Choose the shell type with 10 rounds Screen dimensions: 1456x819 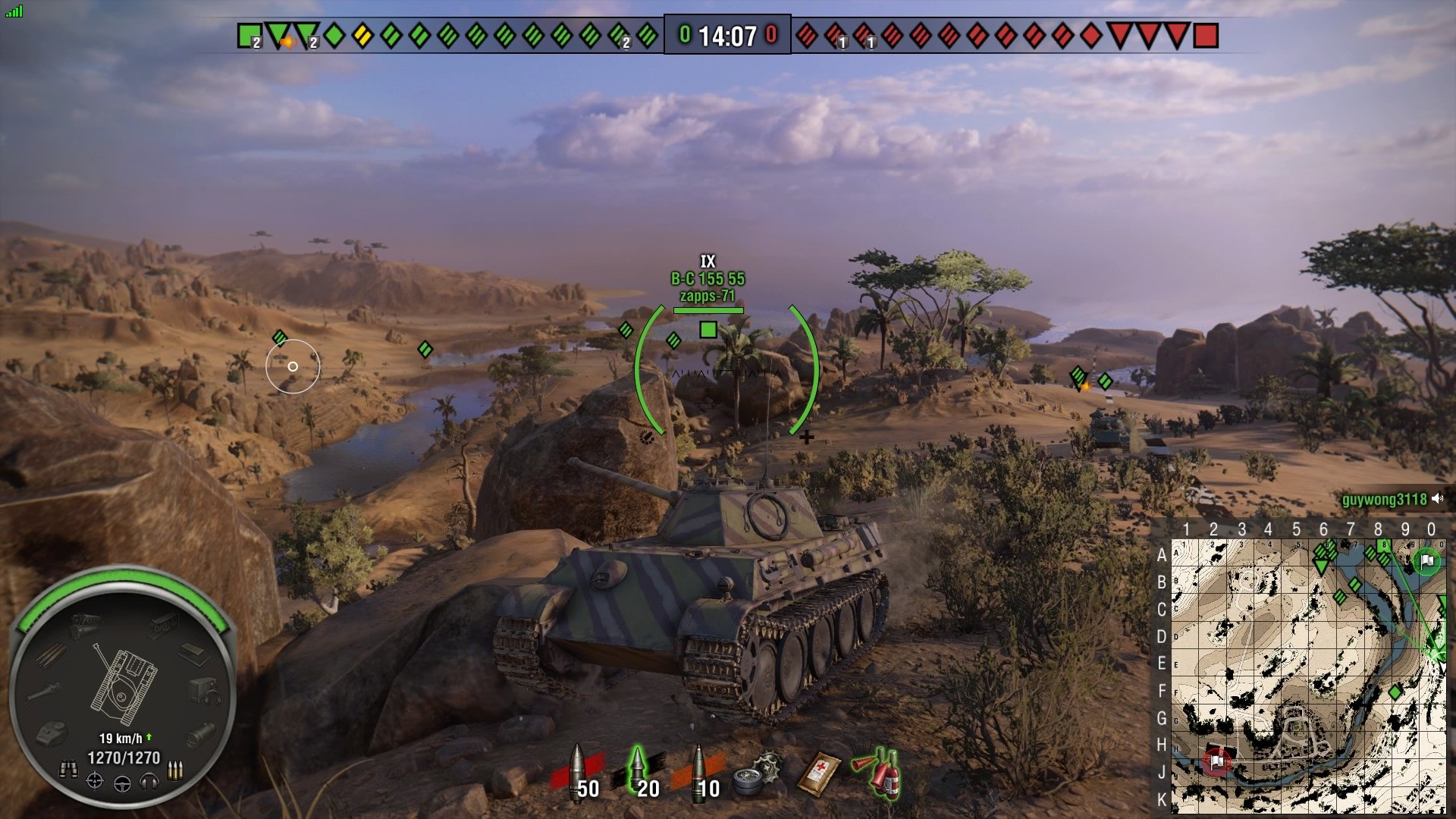(x=700, y=773)
